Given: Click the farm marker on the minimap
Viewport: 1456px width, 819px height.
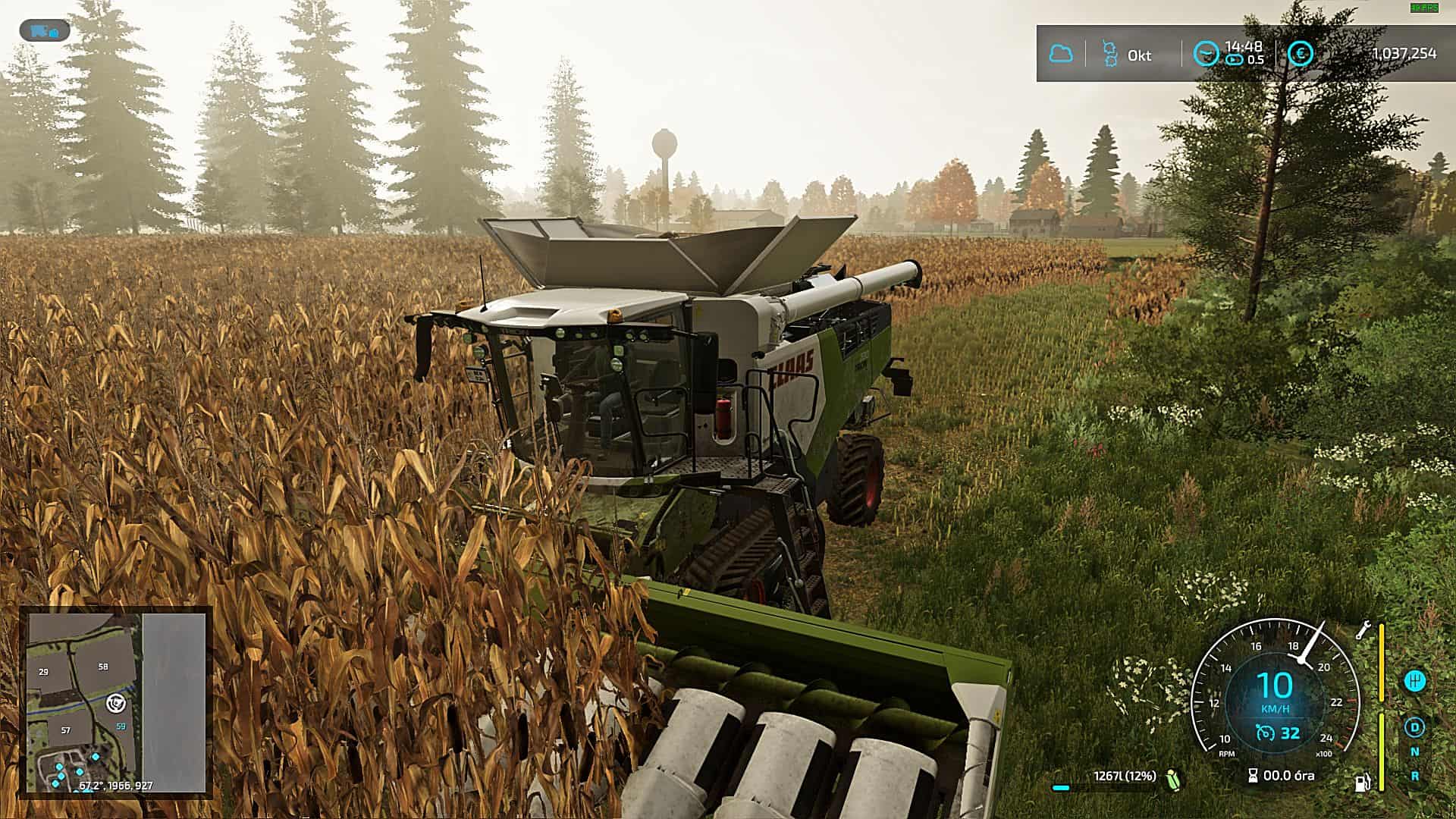Looking at the screenshot, I should tap(116, 704).
